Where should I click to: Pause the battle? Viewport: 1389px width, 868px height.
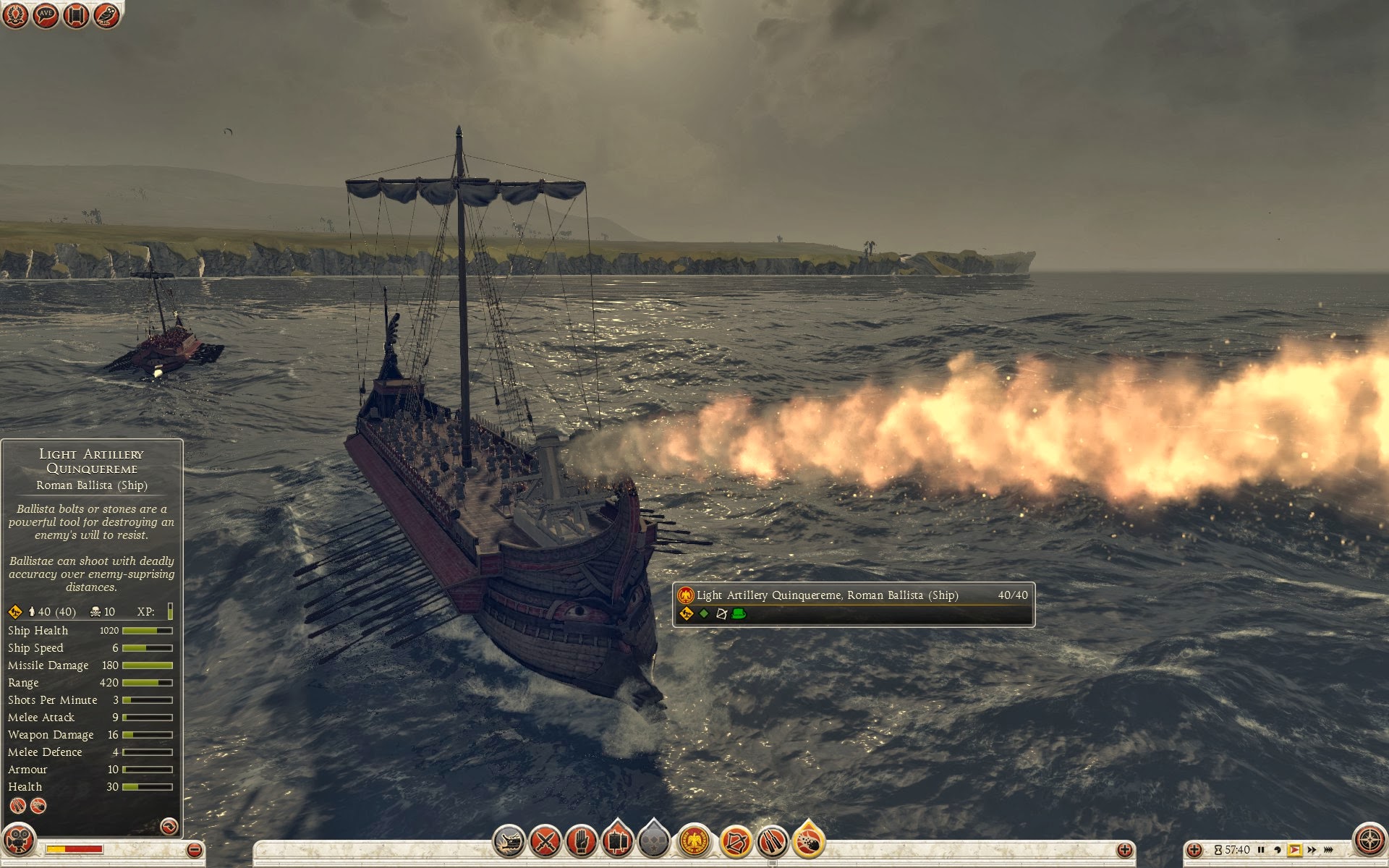click(x=1261, y=850)
